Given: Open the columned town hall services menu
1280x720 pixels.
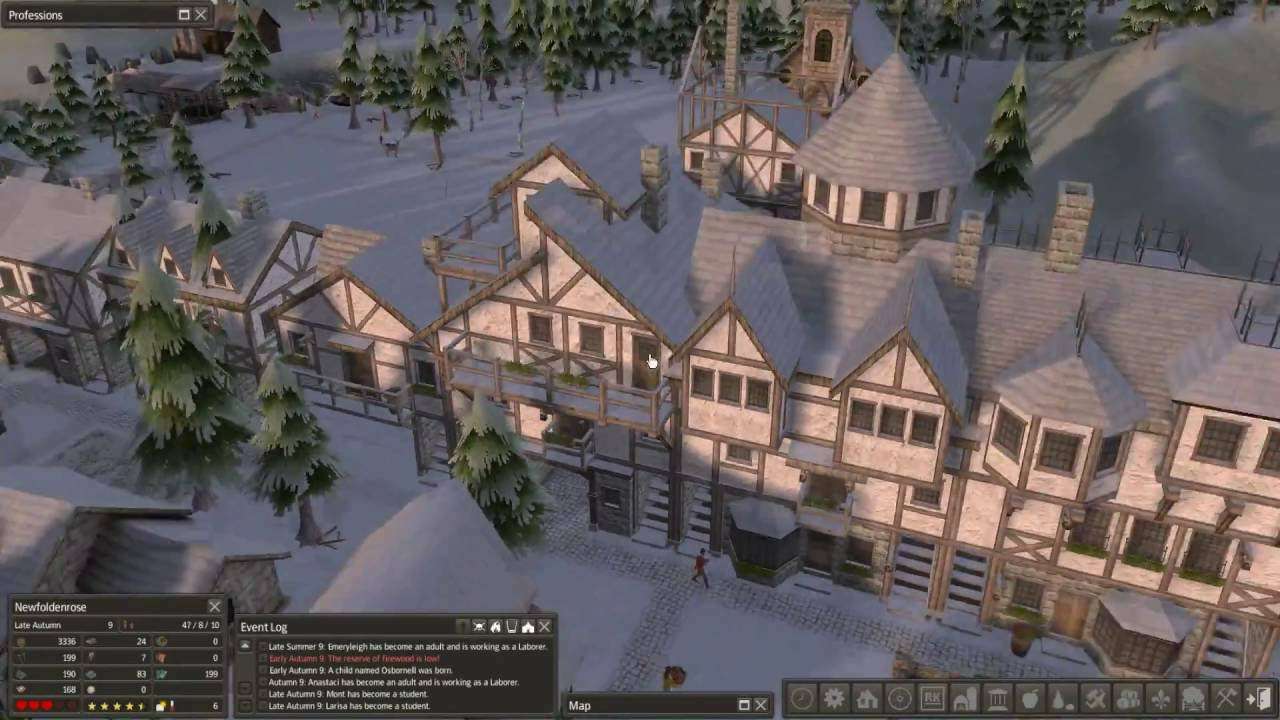Looking at the screenshot, I should (997, 699).
